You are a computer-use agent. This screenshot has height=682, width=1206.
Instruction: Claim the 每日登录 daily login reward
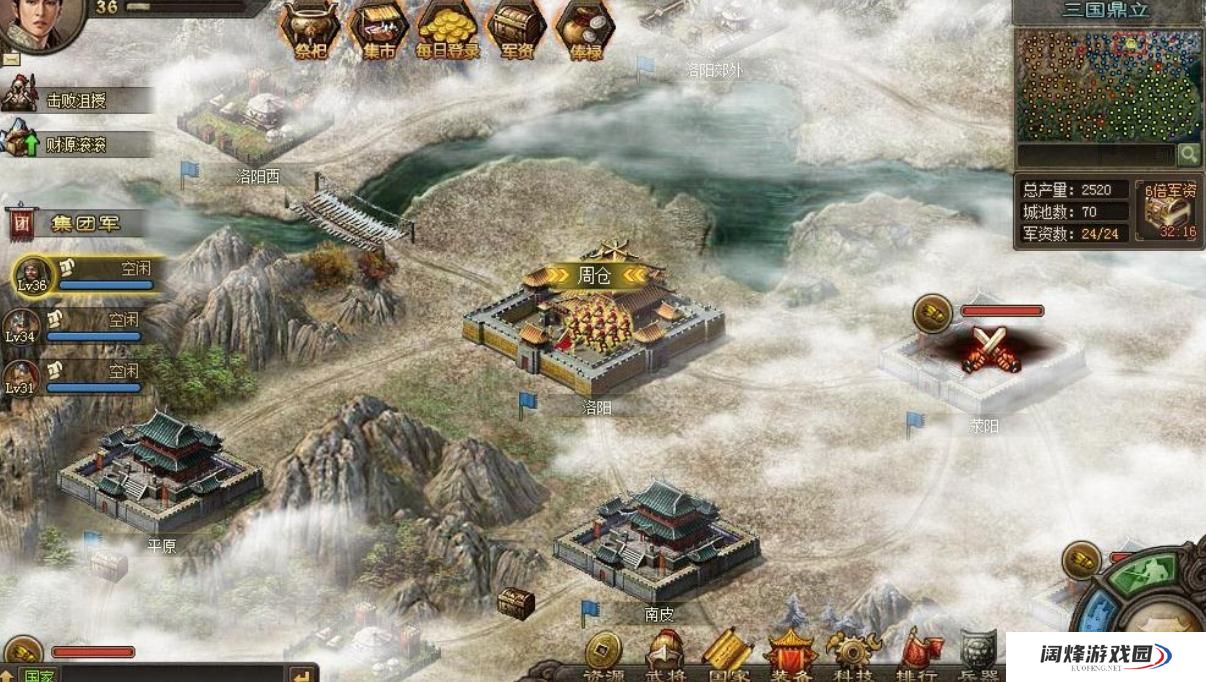[x=447, y=30]
